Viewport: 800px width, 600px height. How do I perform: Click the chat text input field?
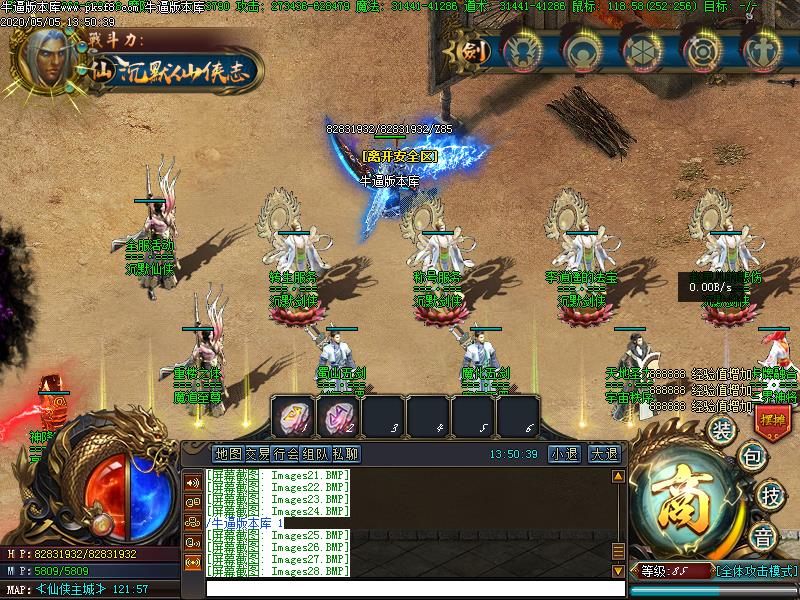[x=400, y=589]
